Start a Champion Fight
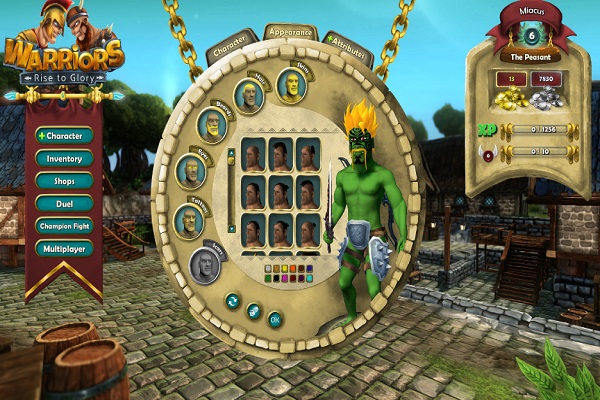The image size is (600, 400). [x=67, y=227]
